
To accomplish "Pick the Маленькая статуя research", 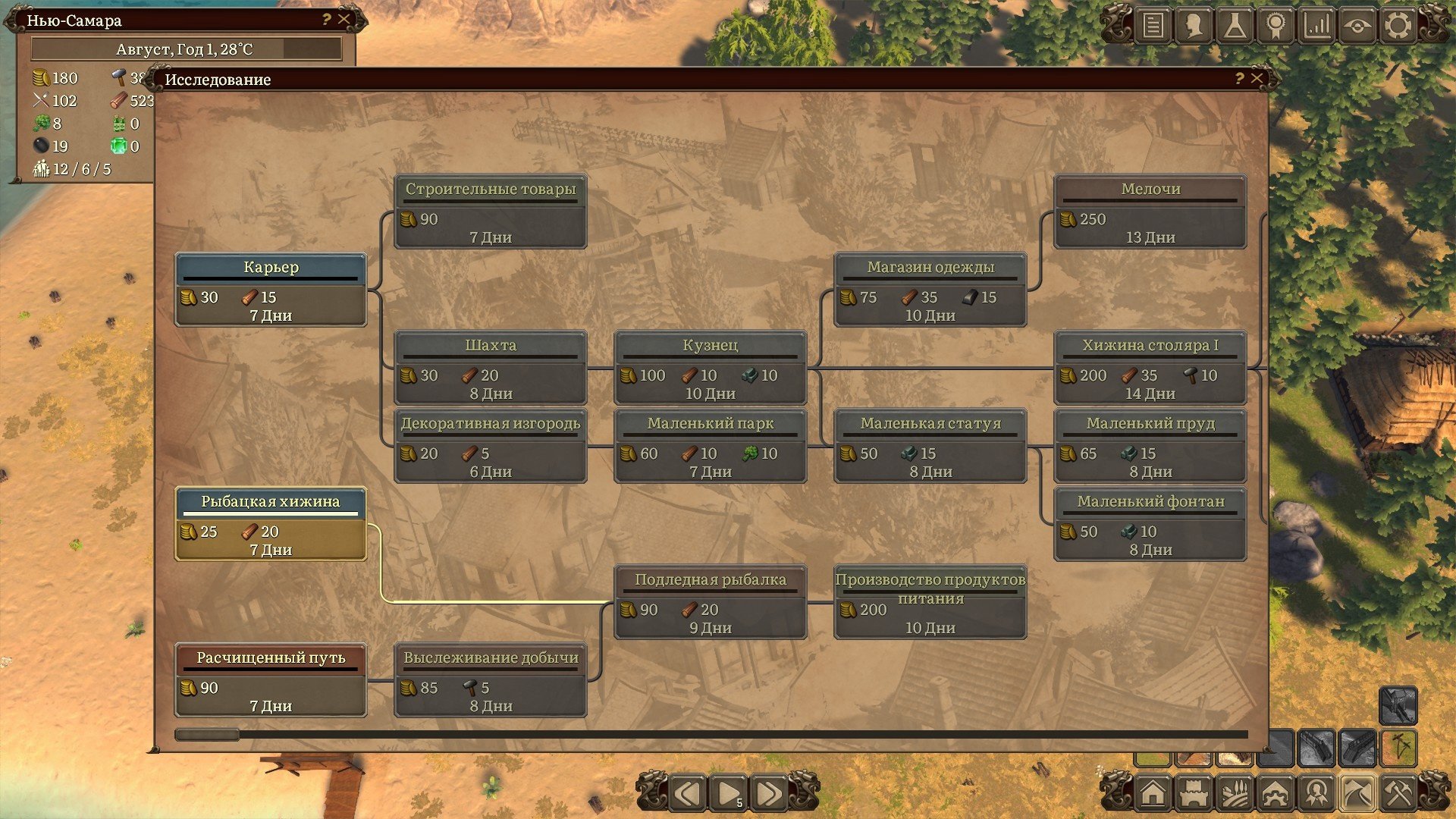I will 930,446.
